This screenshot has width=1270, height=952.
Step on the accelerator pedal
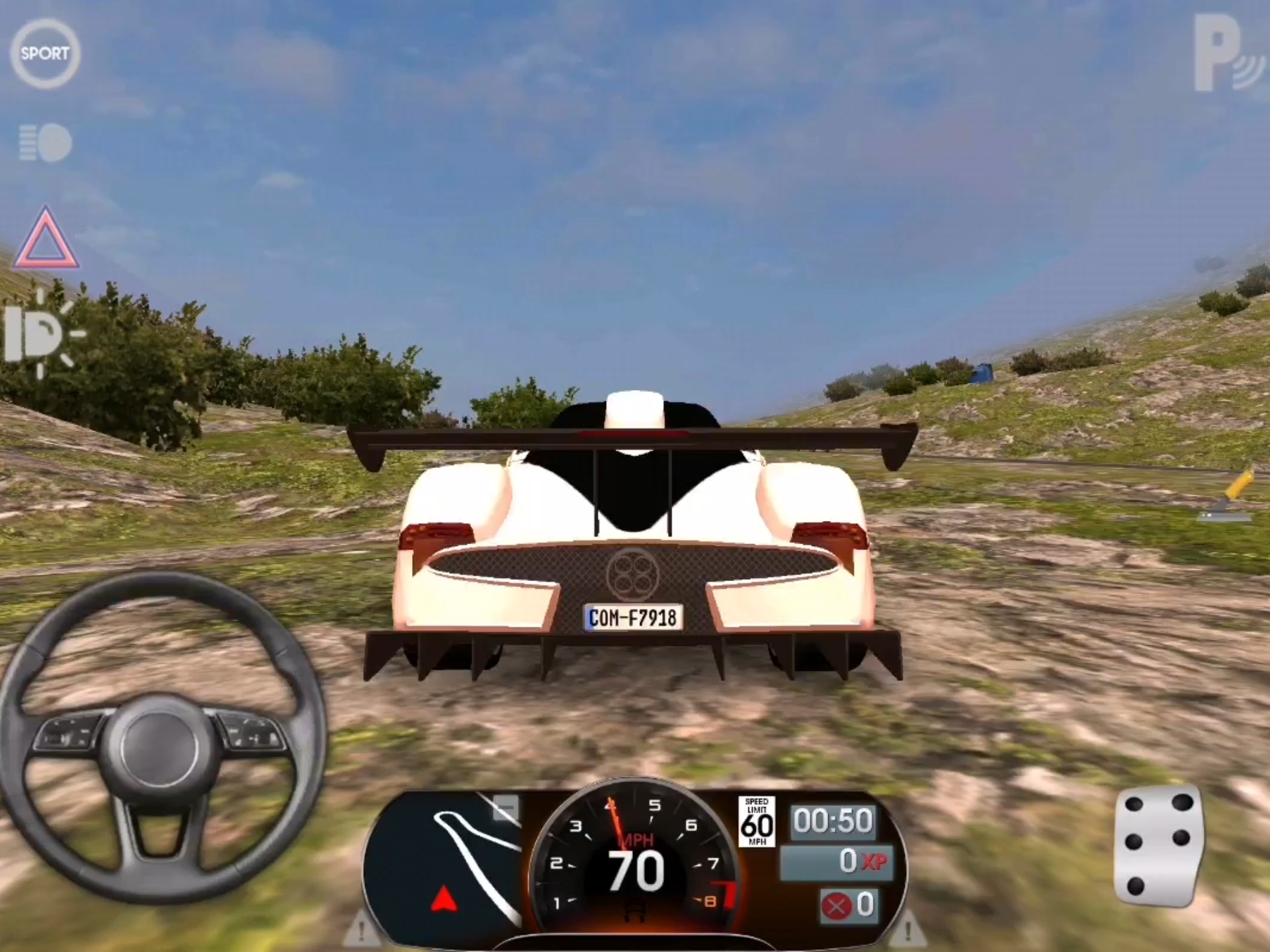pyautogui.click(x=1158, y=848)
